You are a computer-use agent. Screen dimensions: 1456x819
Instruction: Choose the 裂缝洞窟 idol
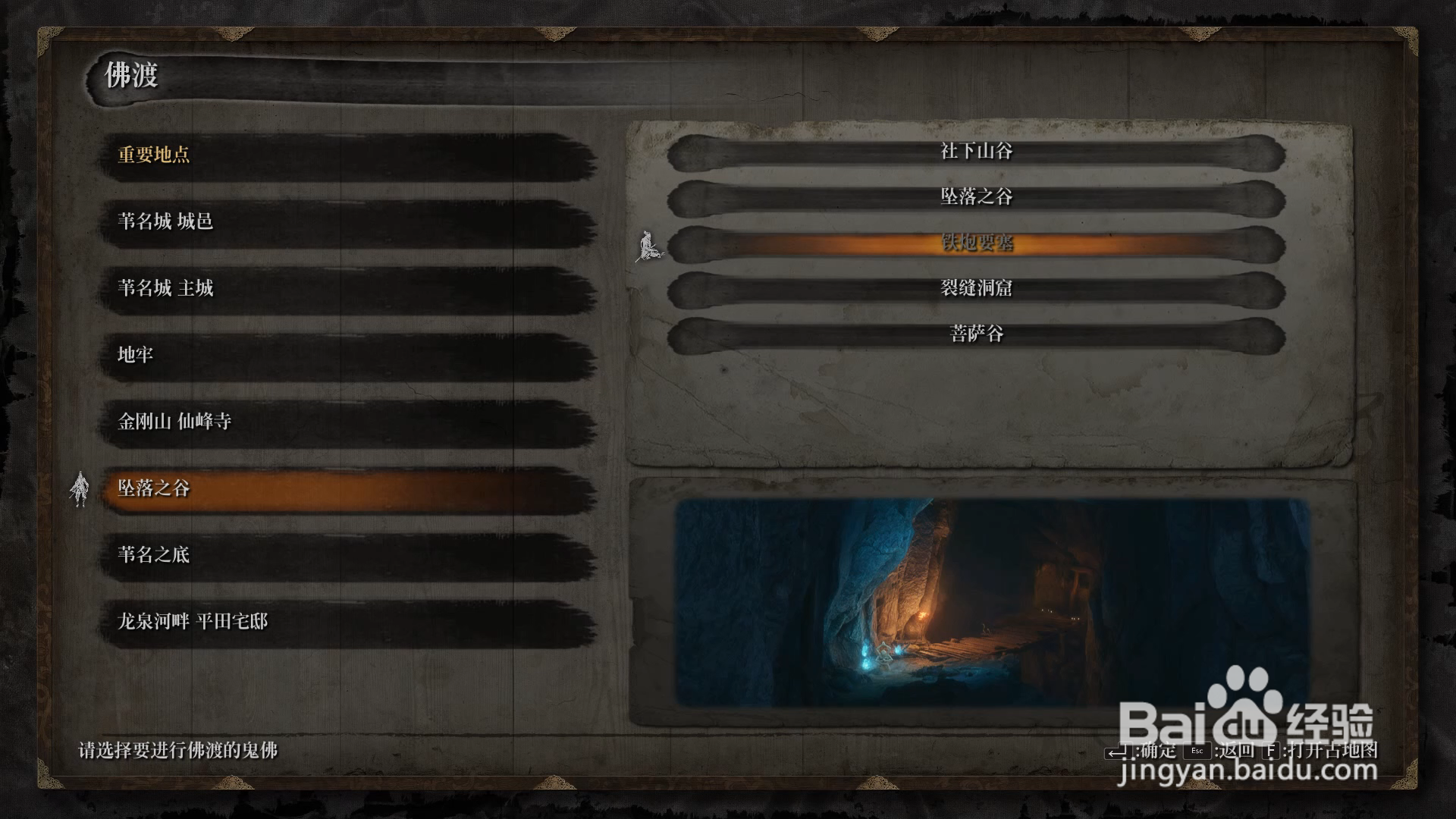(x=976, y=289)
